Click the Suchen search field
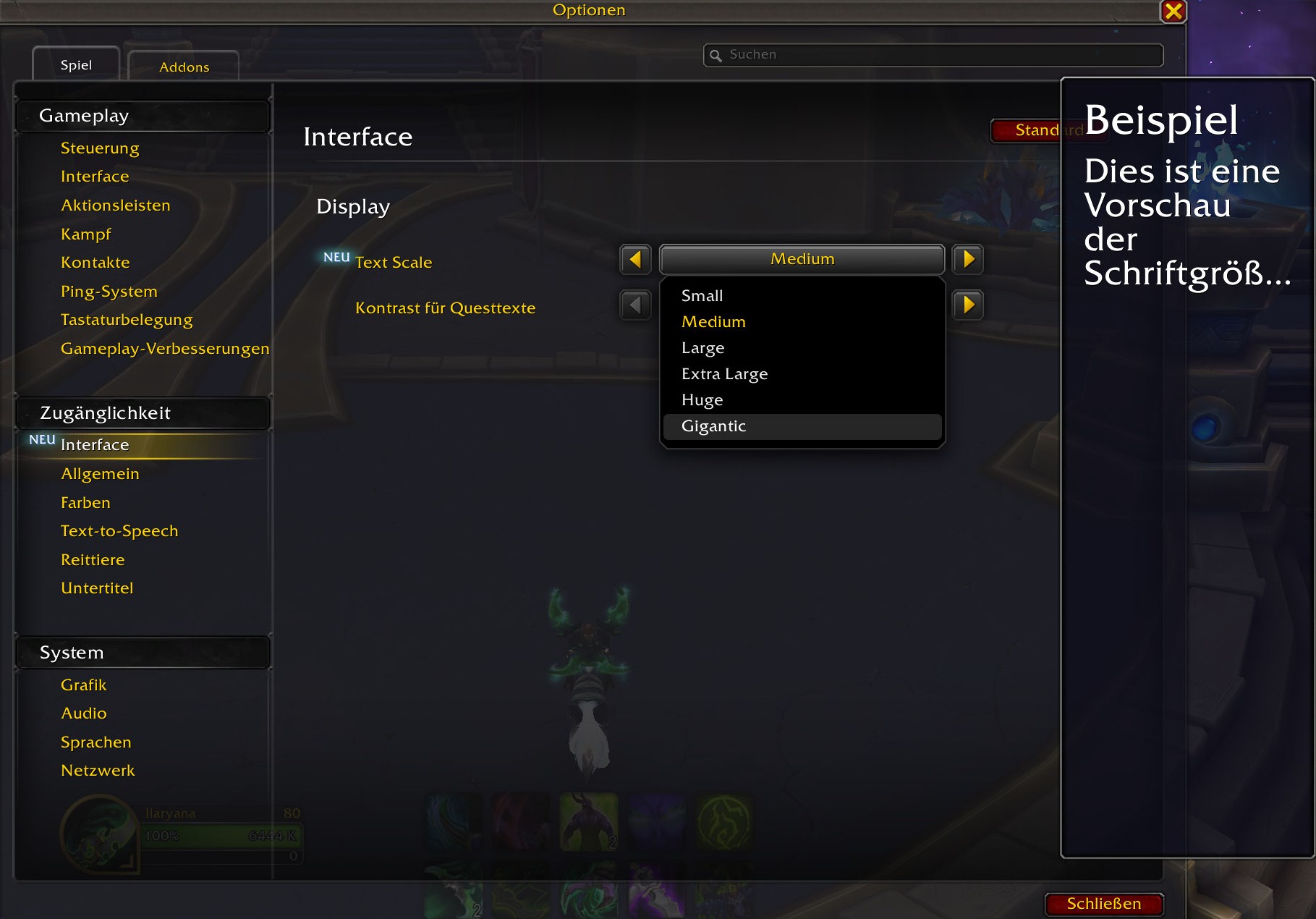1316x919 pixels. 933,55
